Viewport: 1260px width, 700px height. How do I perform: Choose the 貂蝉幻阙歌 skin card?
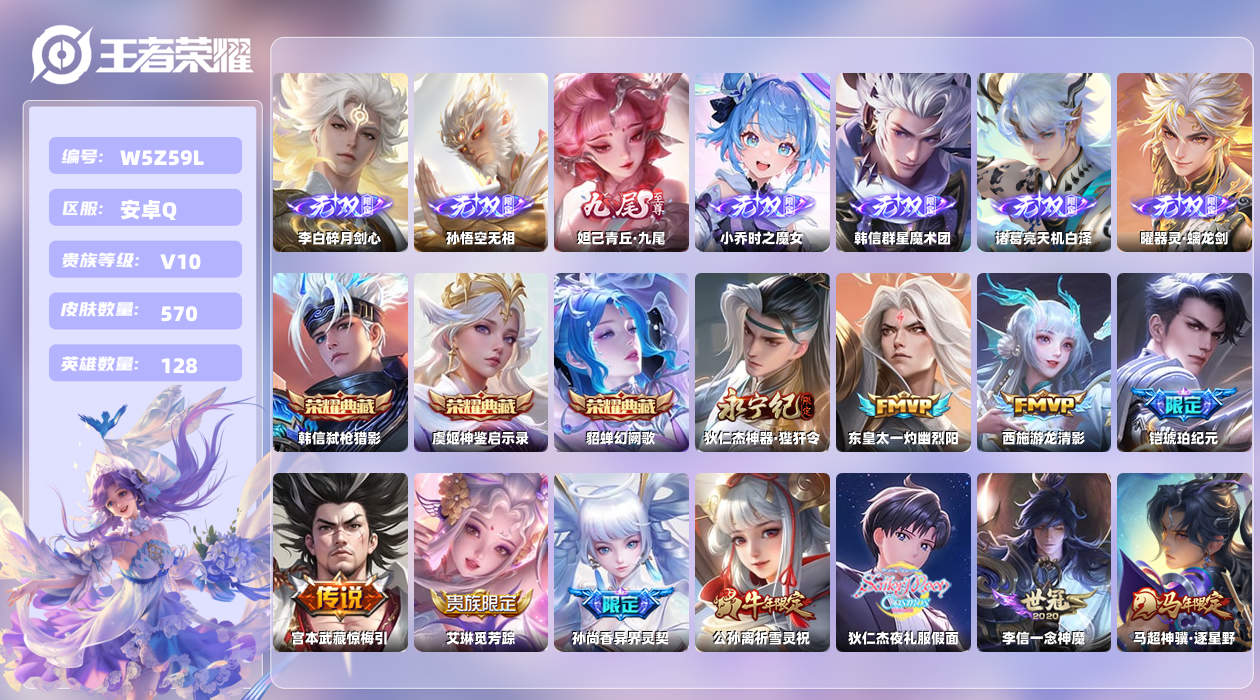click(x=621, y=362)
